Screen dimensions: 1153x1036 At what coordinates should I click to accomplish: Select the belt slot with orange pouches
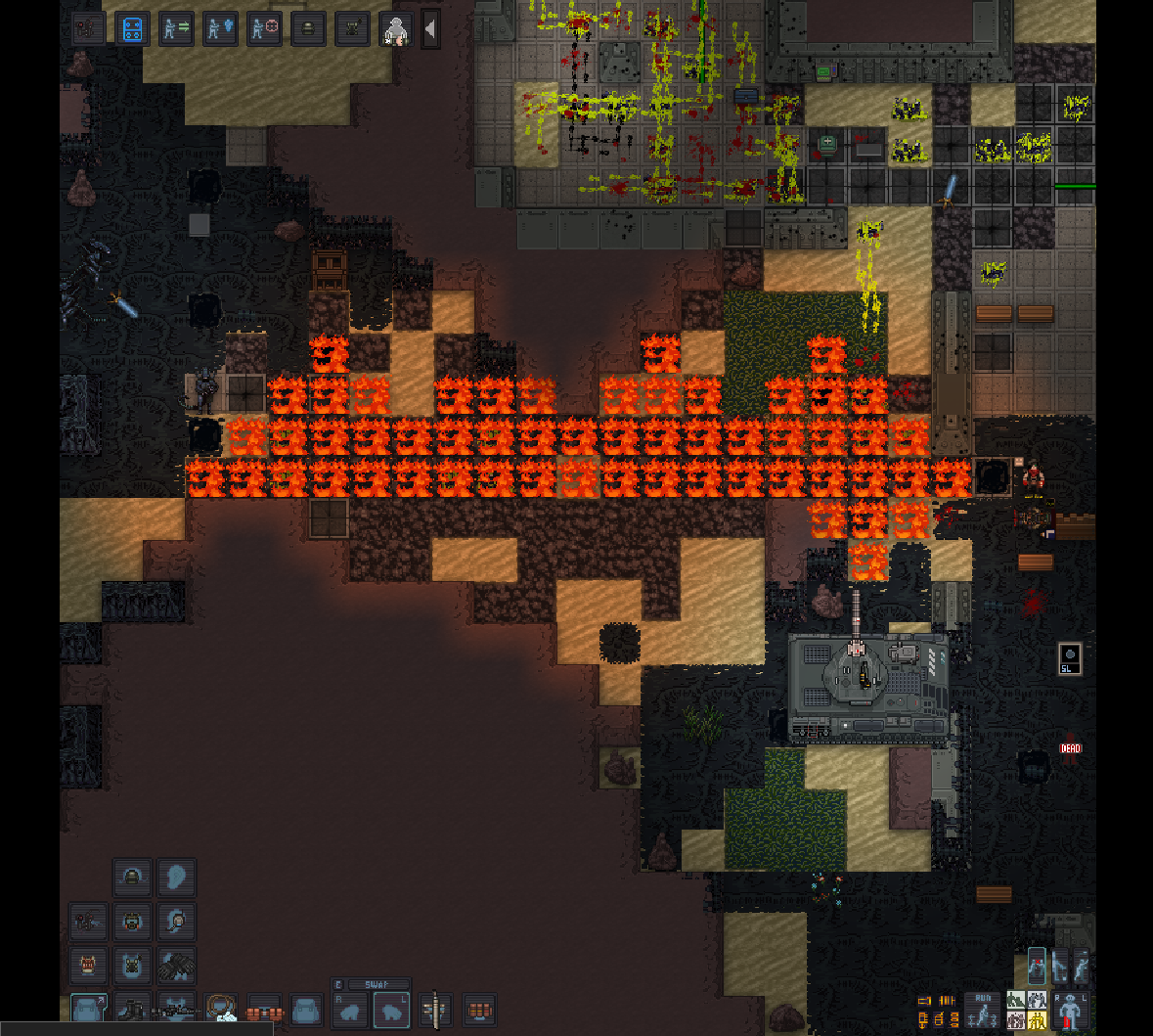tap(263, 1010)
